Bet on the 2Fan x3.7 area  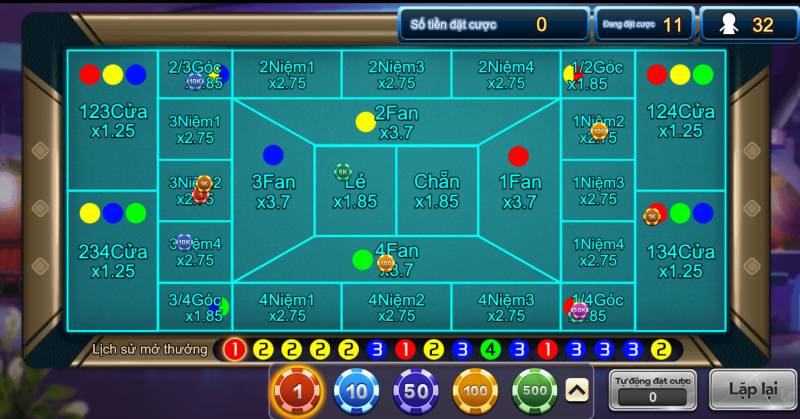click(x=396, y=123)
